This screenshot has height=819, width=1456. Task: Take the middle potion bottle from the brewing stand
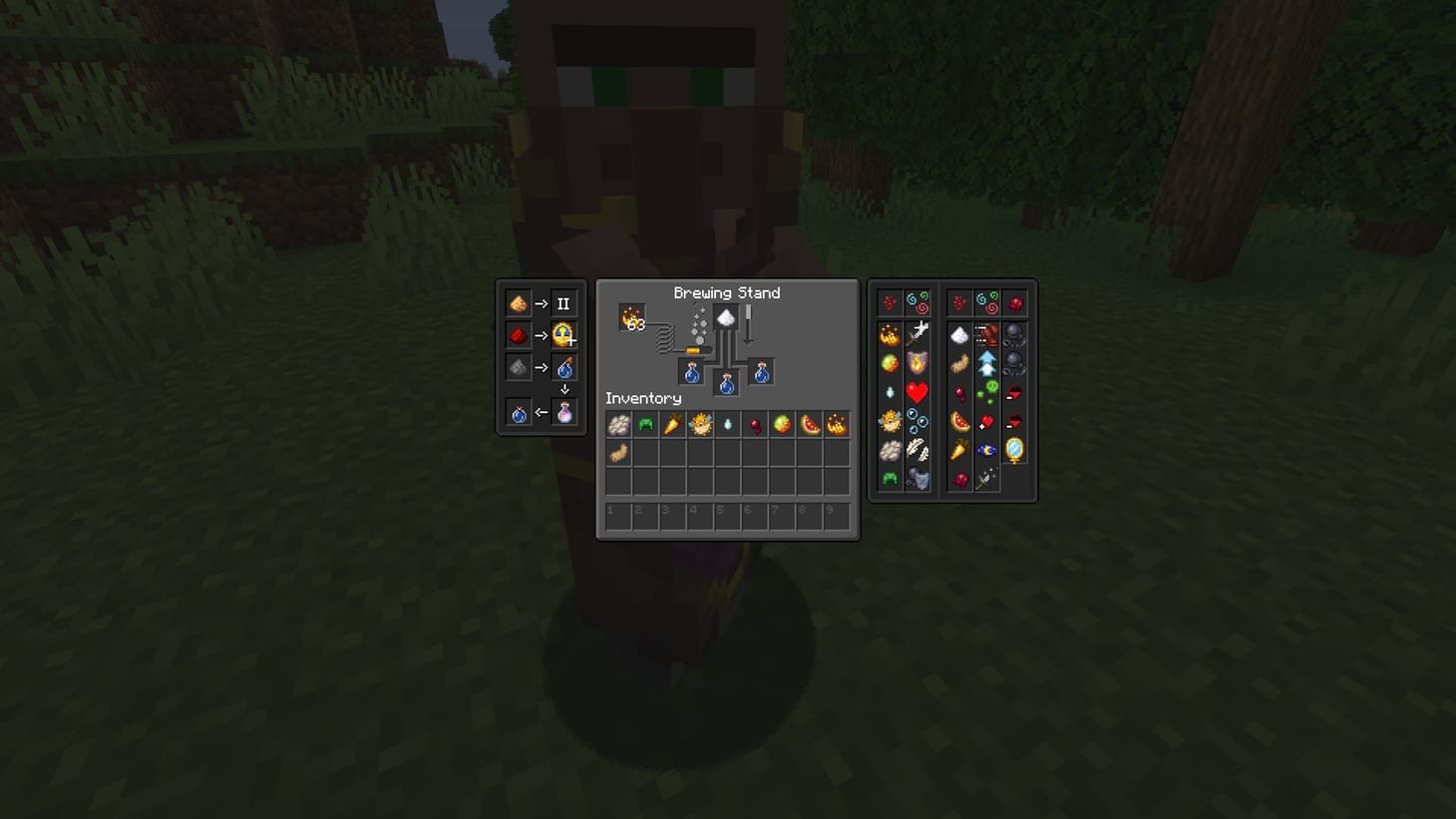pos(726,383)
